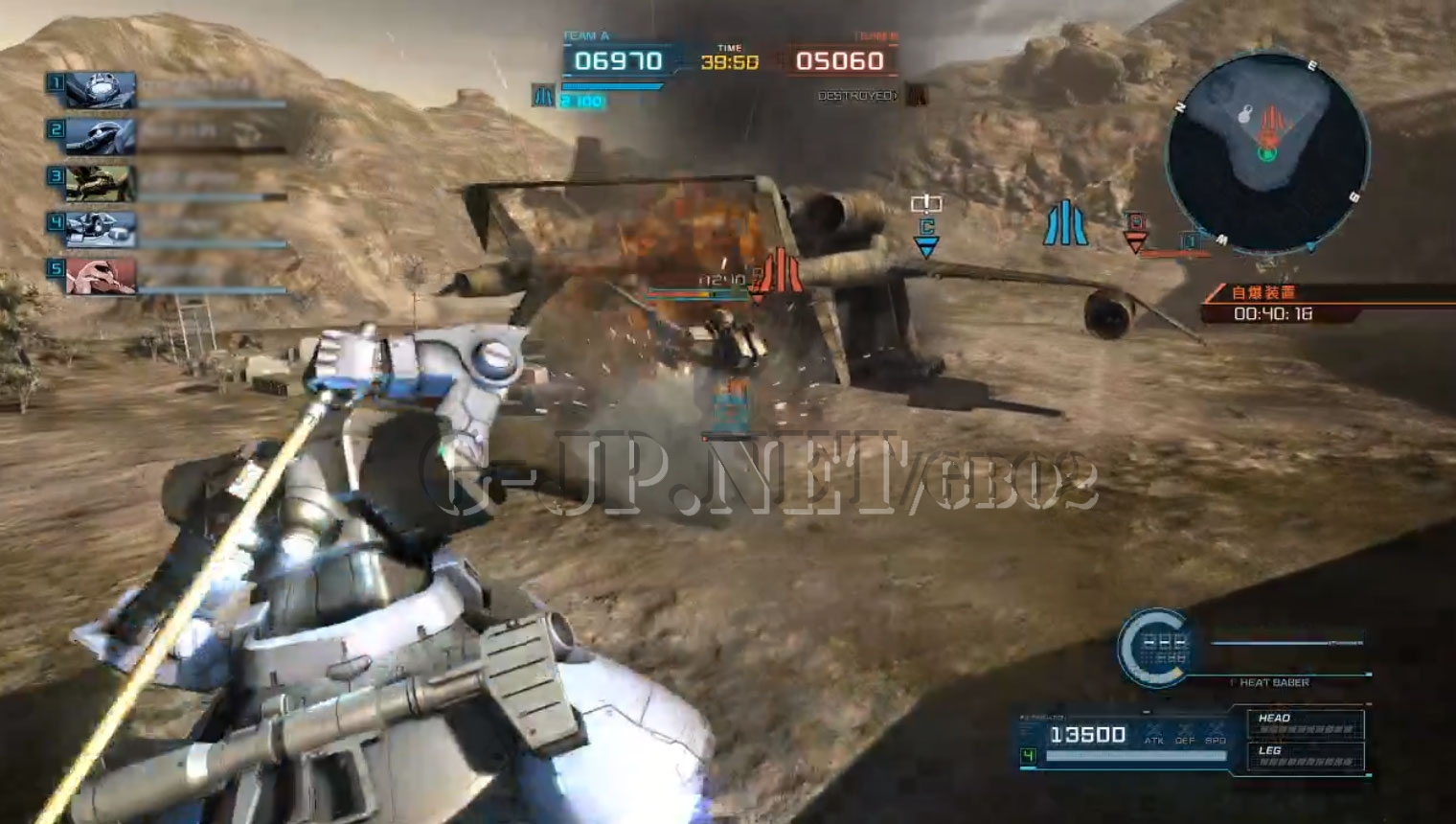This screenshot has width=1456, height=824.
Task: Click the large blue allied emblem marker
Action: point(1065,223)
